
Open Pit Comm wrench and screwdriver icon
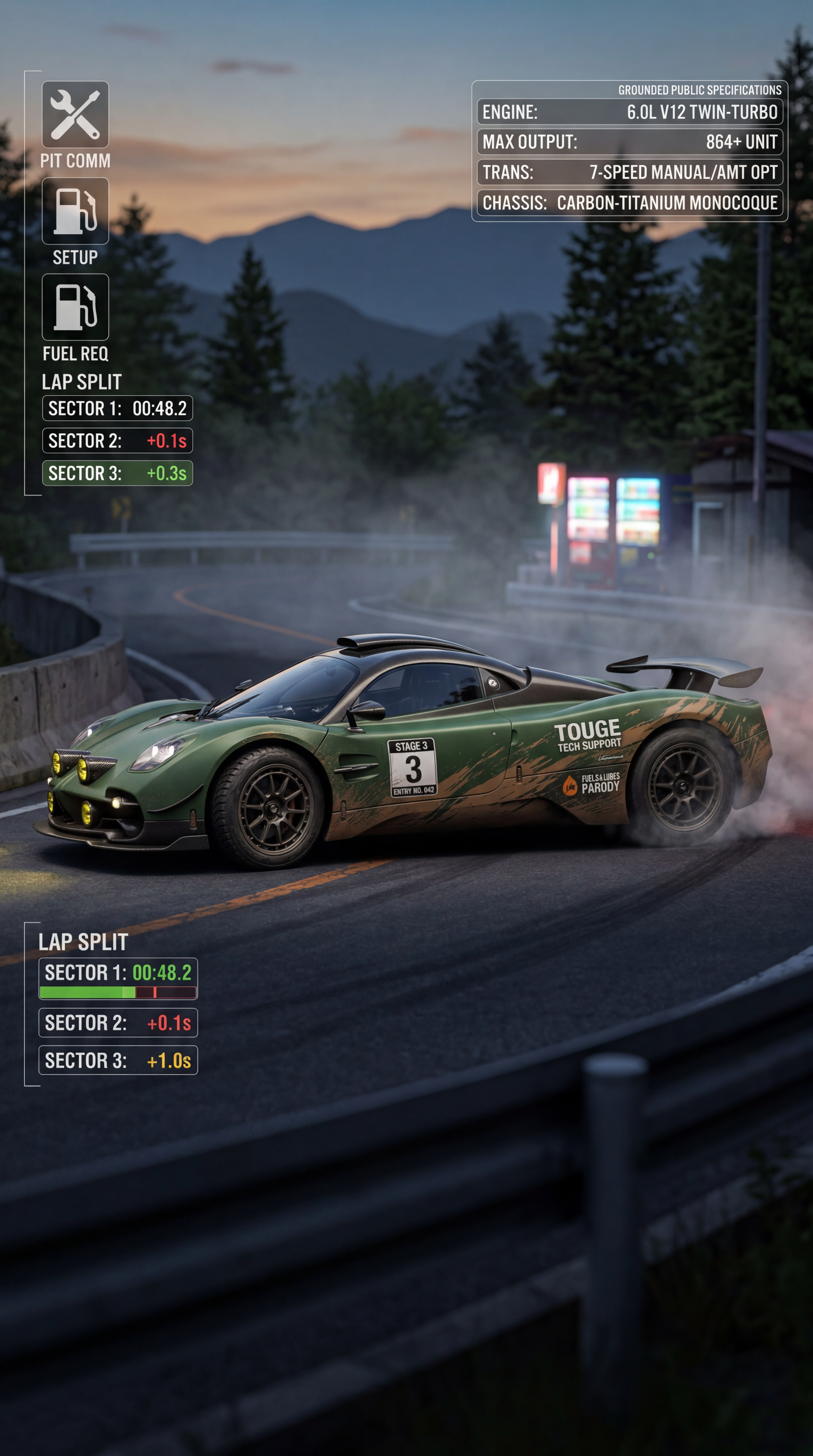[x=75, y=115]
